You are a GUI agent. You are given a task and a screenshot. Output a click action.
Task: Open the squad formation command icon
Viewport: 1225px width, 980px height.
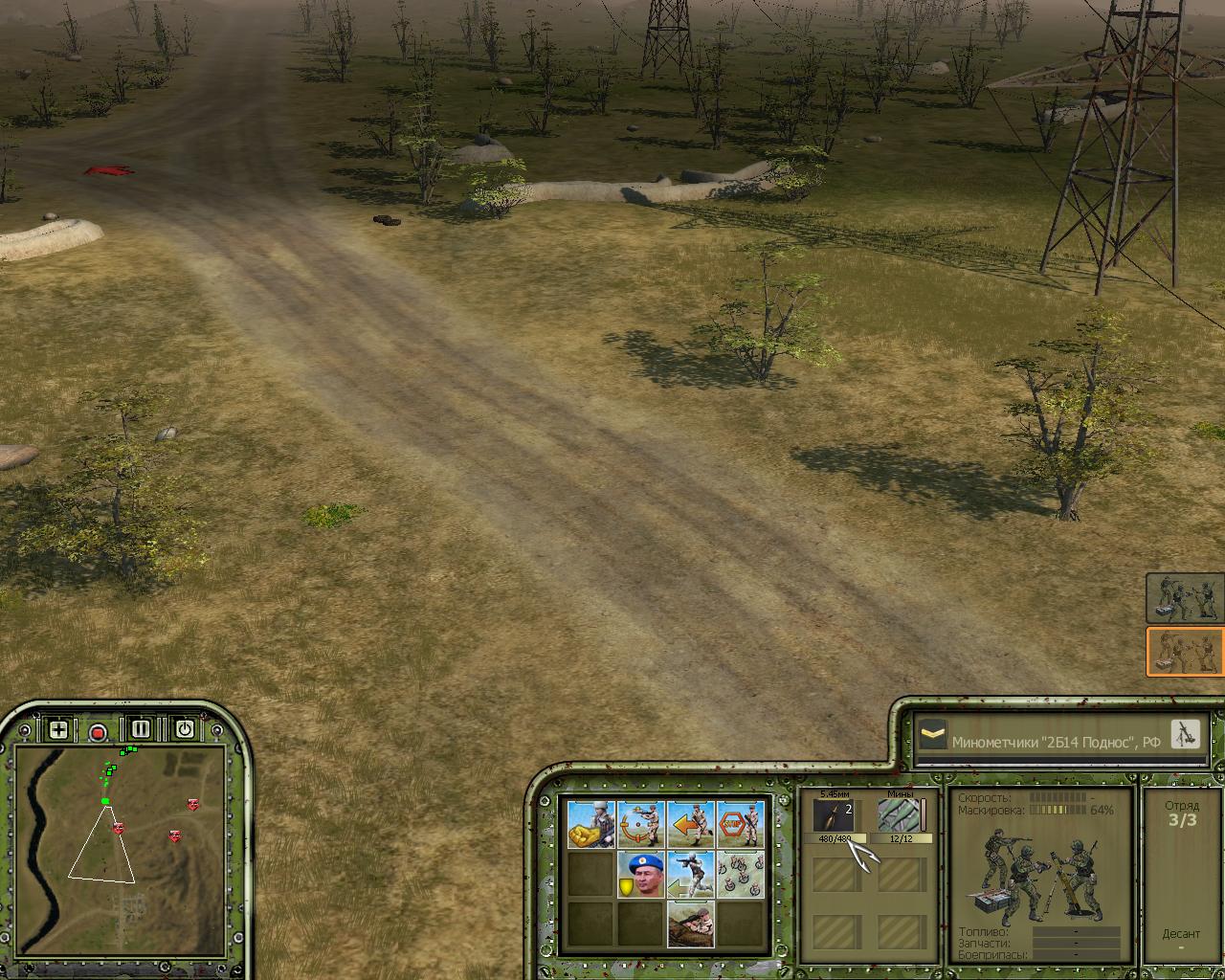(740, 874)
